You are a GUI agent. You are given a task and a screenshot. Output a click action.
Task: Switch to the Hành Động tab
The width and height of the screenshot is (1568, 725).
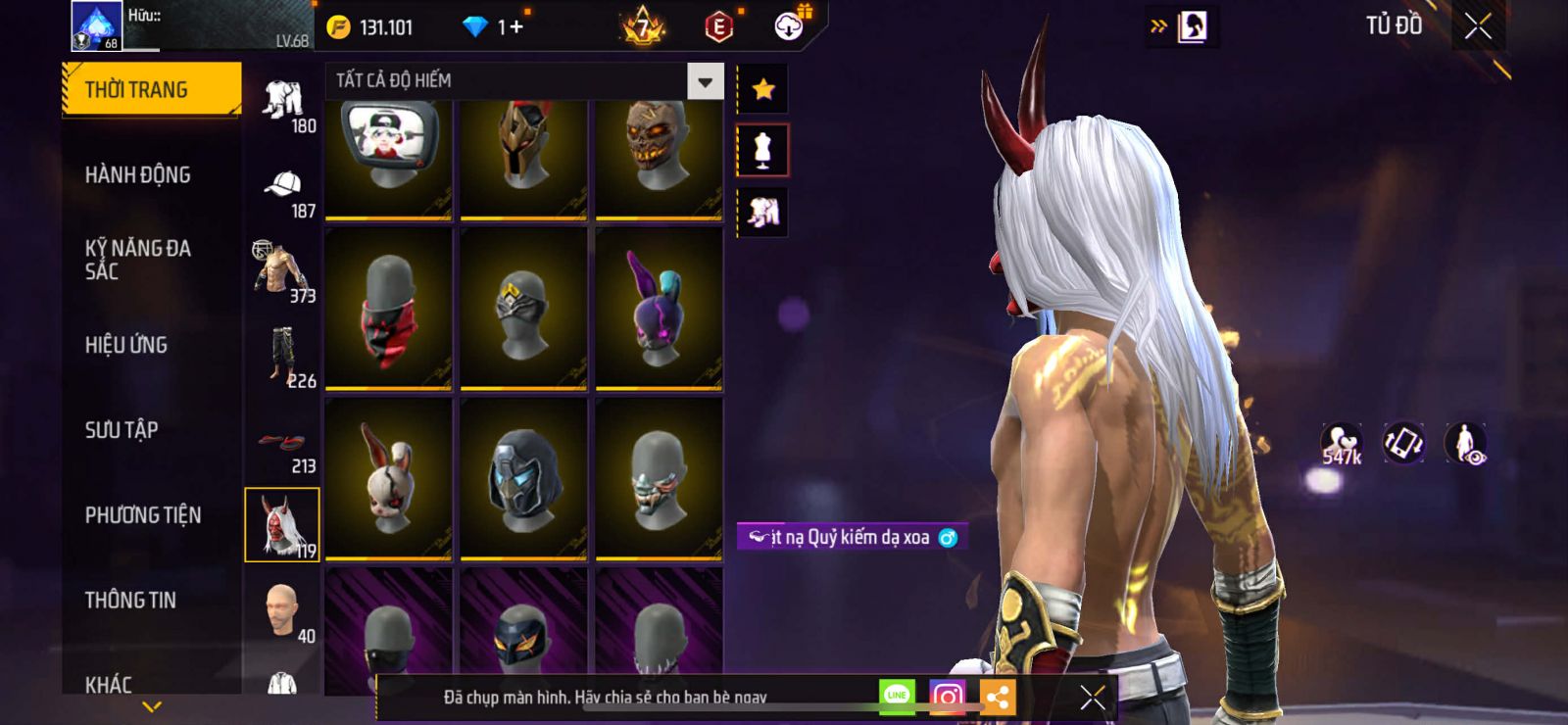click(138, 175)
